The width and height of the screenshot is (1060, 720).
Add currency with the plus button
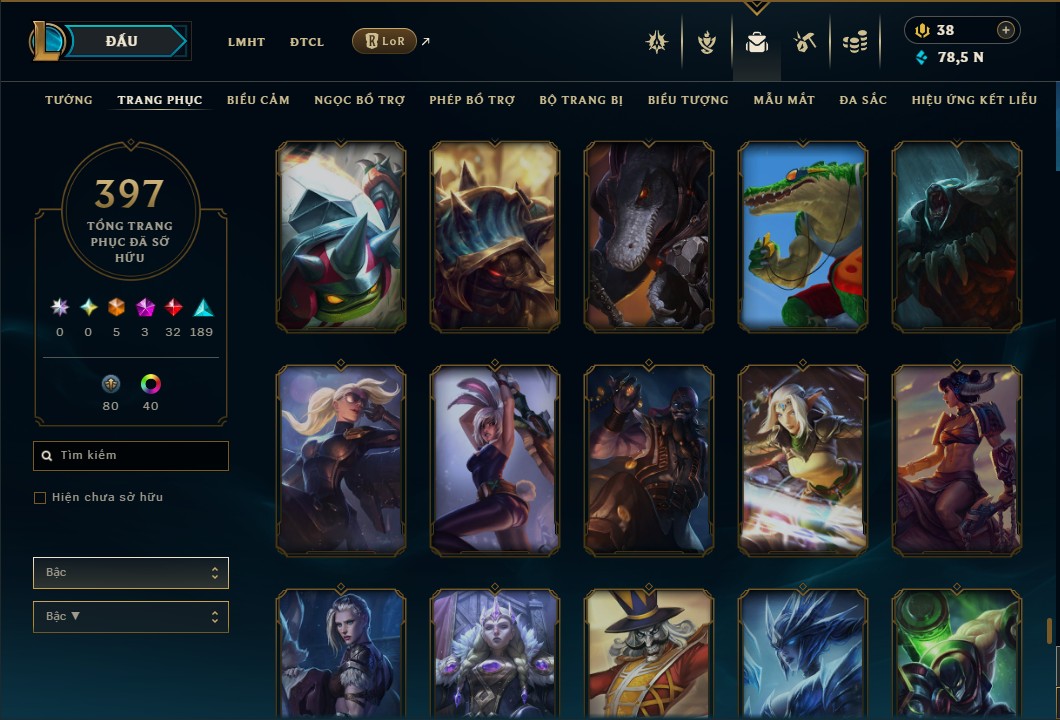coord(1006,30)
